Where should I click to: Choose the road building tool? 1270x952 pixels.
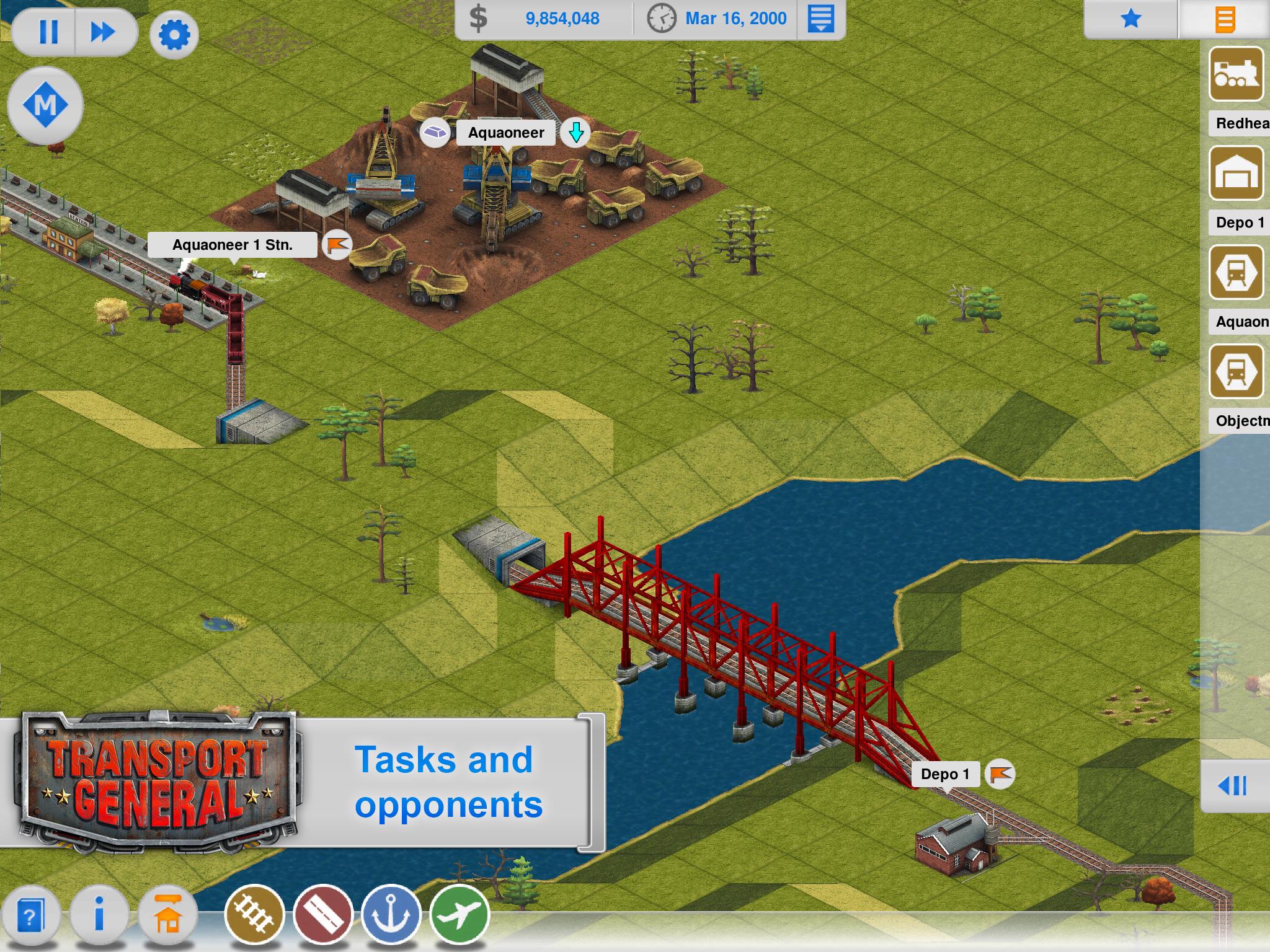pyautogui.click(x=323, y=915)
